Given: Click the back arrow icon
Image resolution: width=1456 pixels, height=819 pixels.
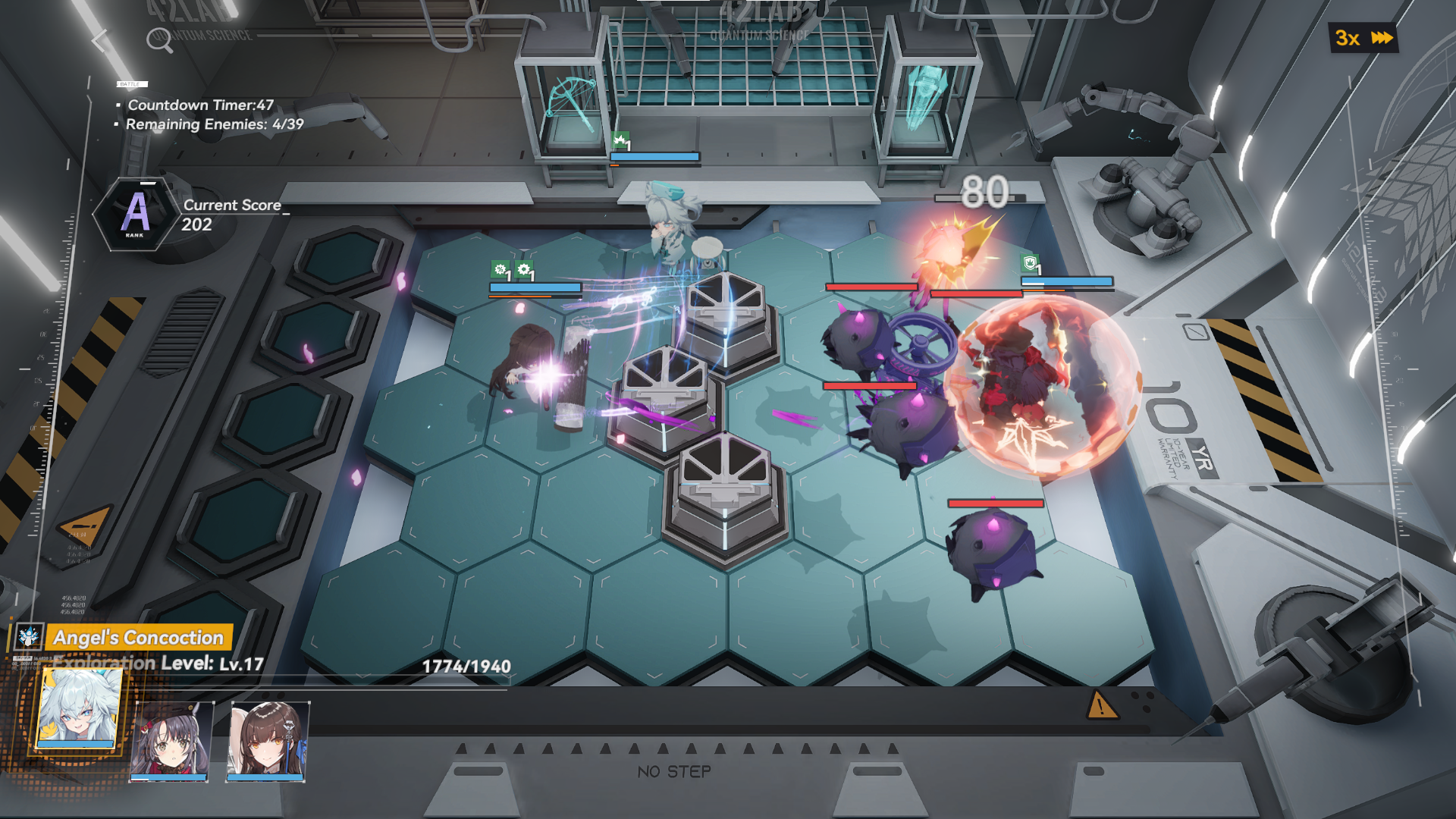Looking at the screenshot, I should [99, 39].
